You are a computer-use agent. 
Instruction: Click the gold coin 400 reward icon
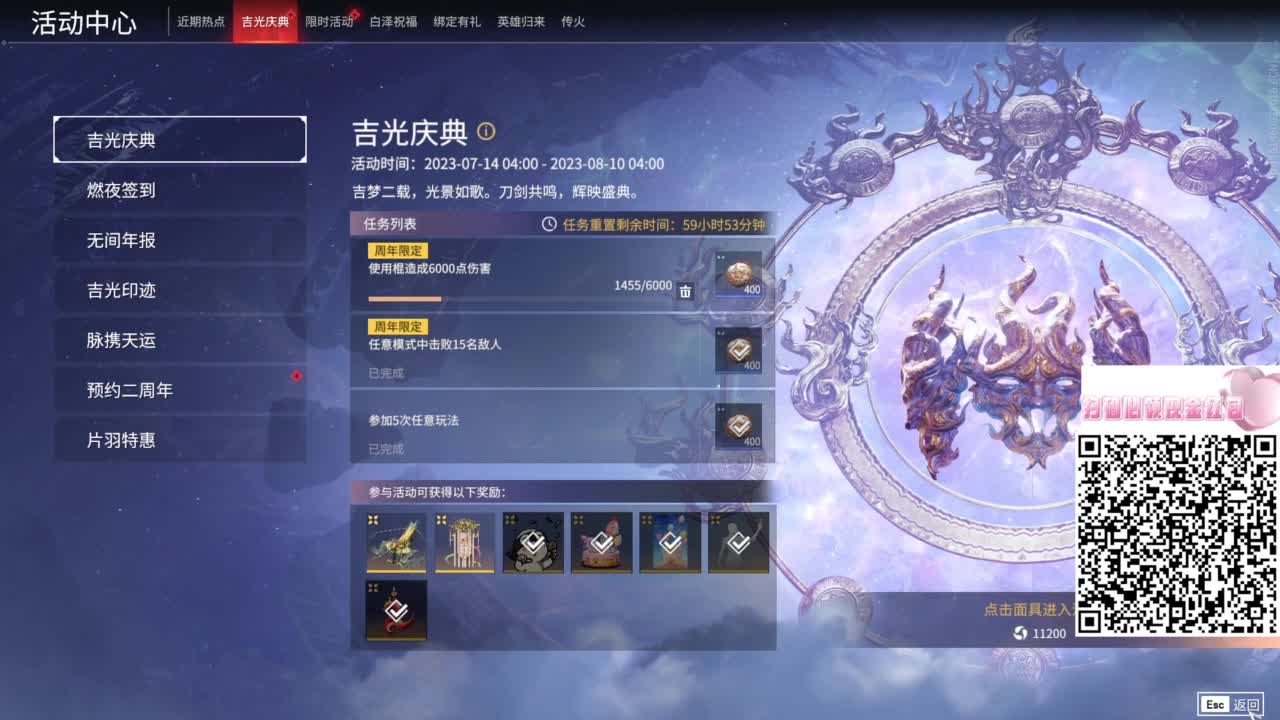pyautogui.click(x=739, y=272)
